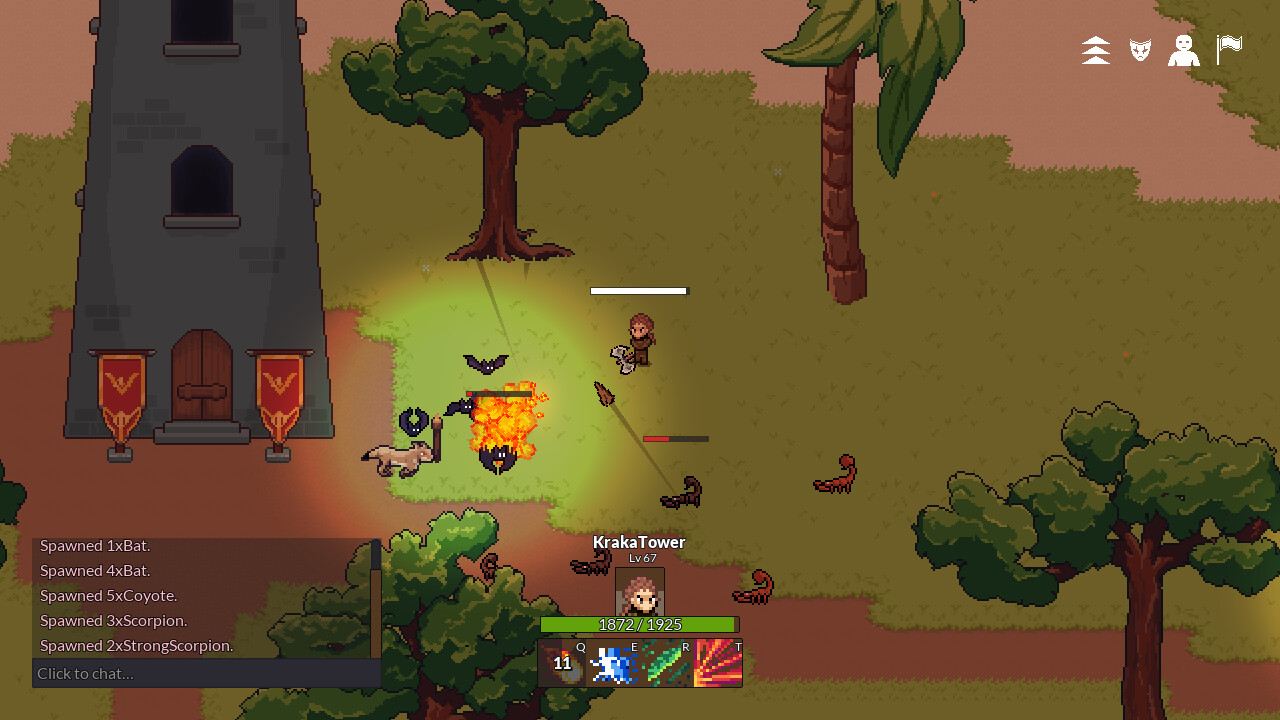1280x720 pixels.
Task: Click the KrakaTower character portrait
Action: click(x=638, y=592)
